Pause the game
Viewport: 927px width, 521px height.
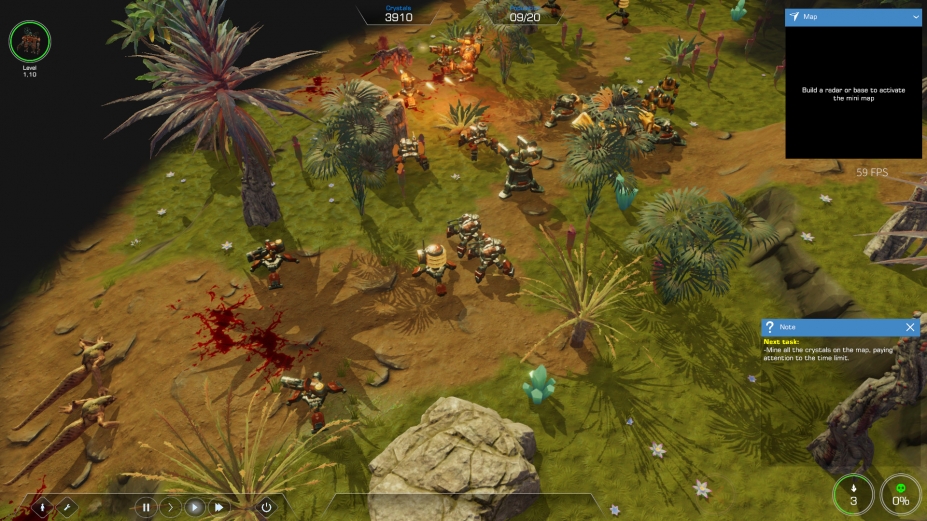[x=146, y=507]
